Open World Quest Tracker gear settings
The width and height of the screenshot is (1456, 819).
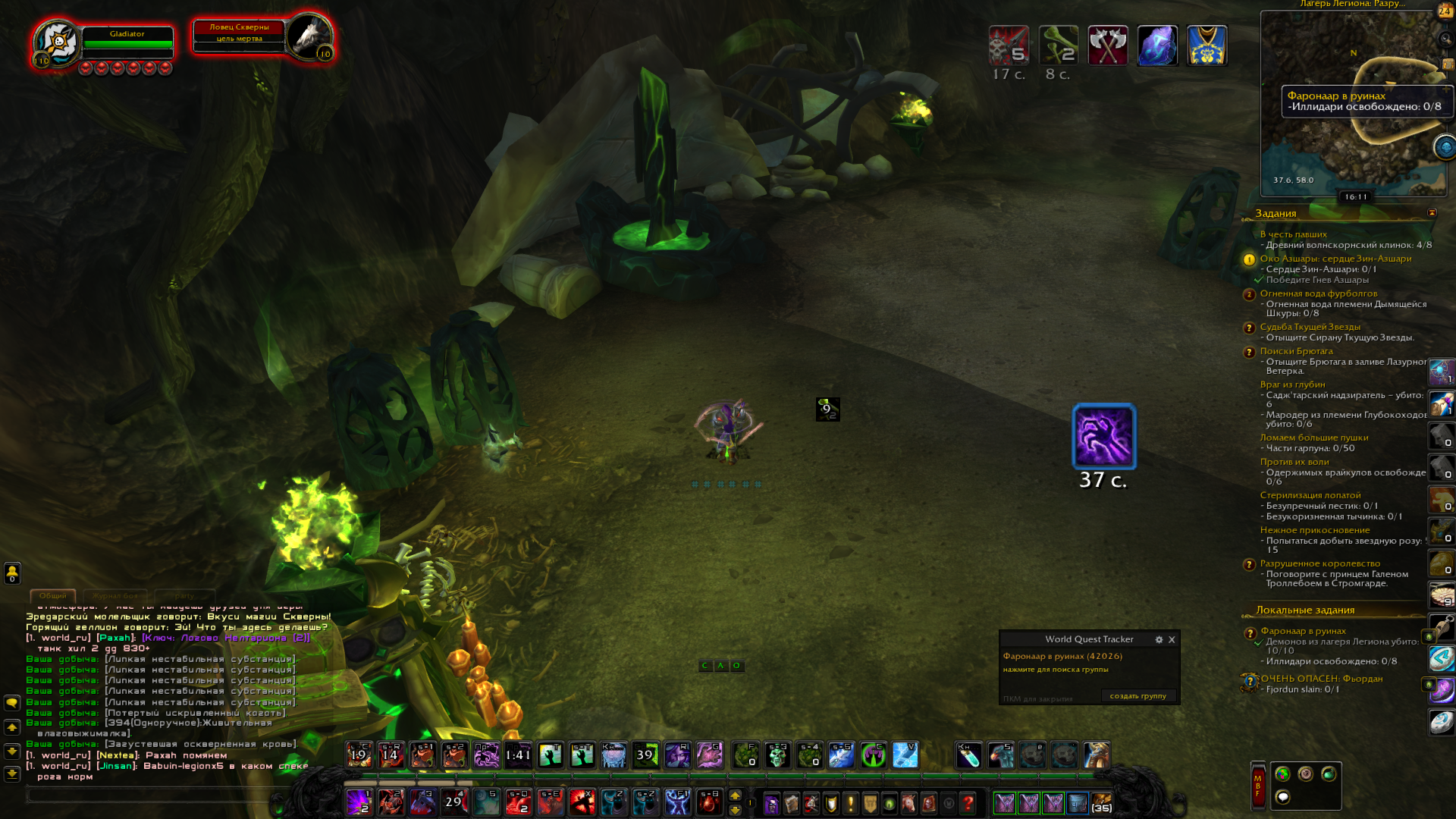point(1159,639)
